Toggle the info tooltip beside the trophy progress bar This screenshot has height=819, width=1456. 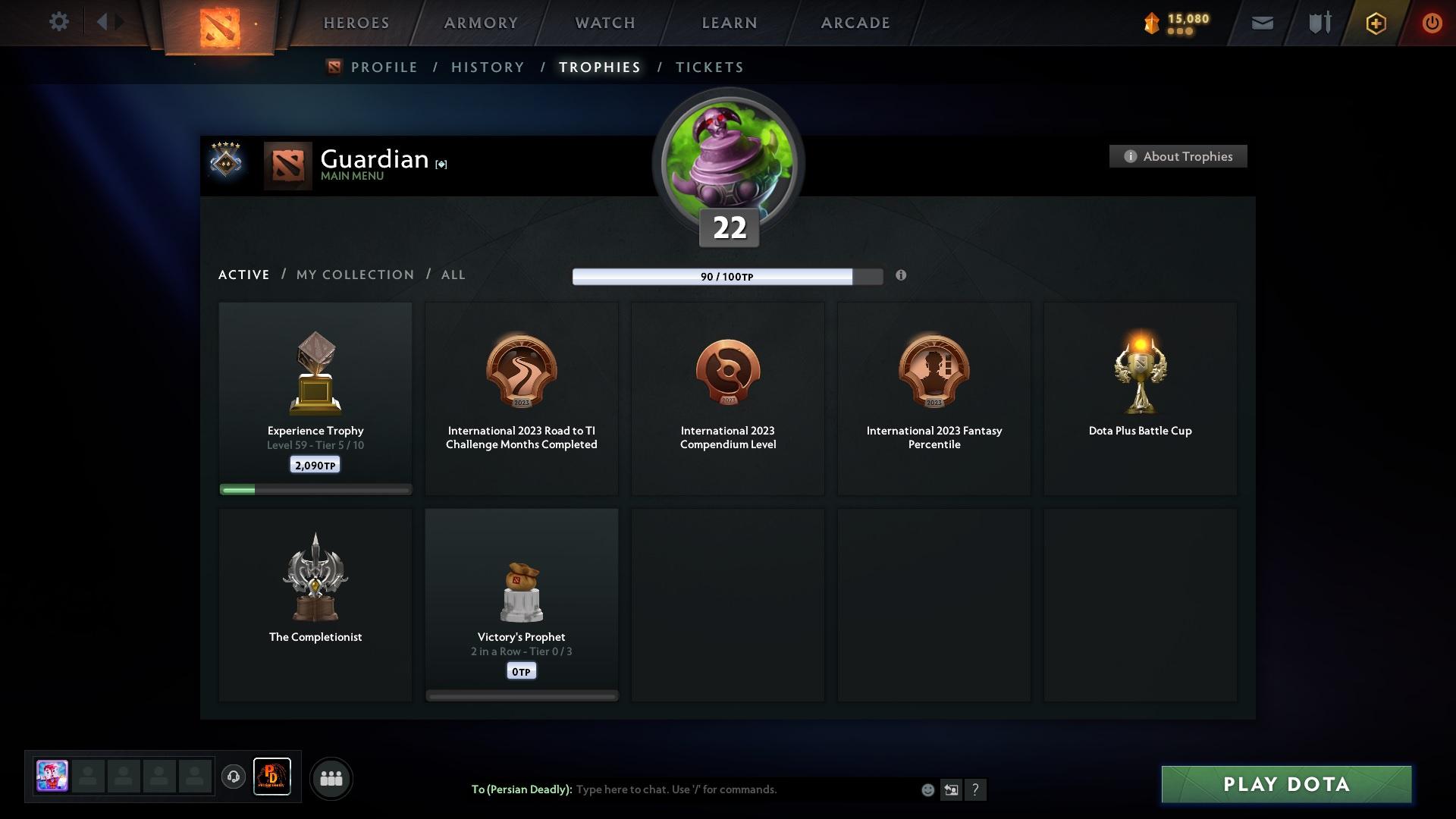(902, 276)
